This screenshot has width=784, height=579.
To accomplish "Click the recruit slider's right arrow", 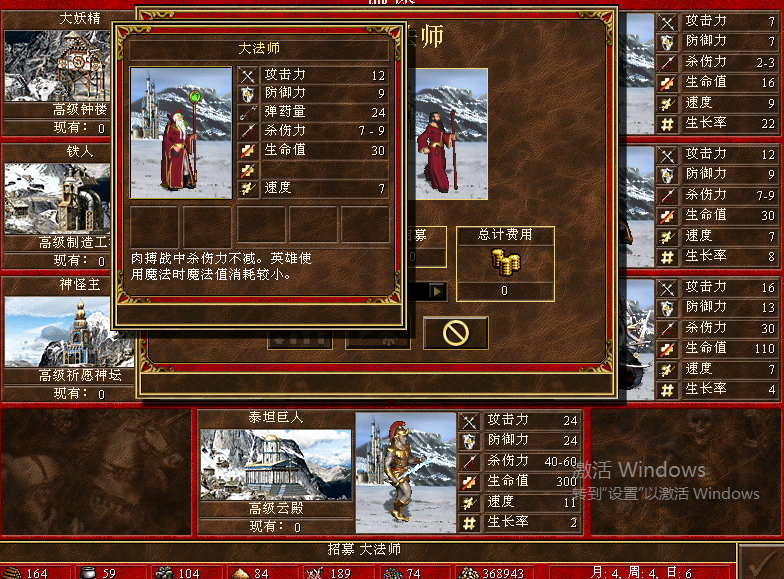I will (437, 291).
